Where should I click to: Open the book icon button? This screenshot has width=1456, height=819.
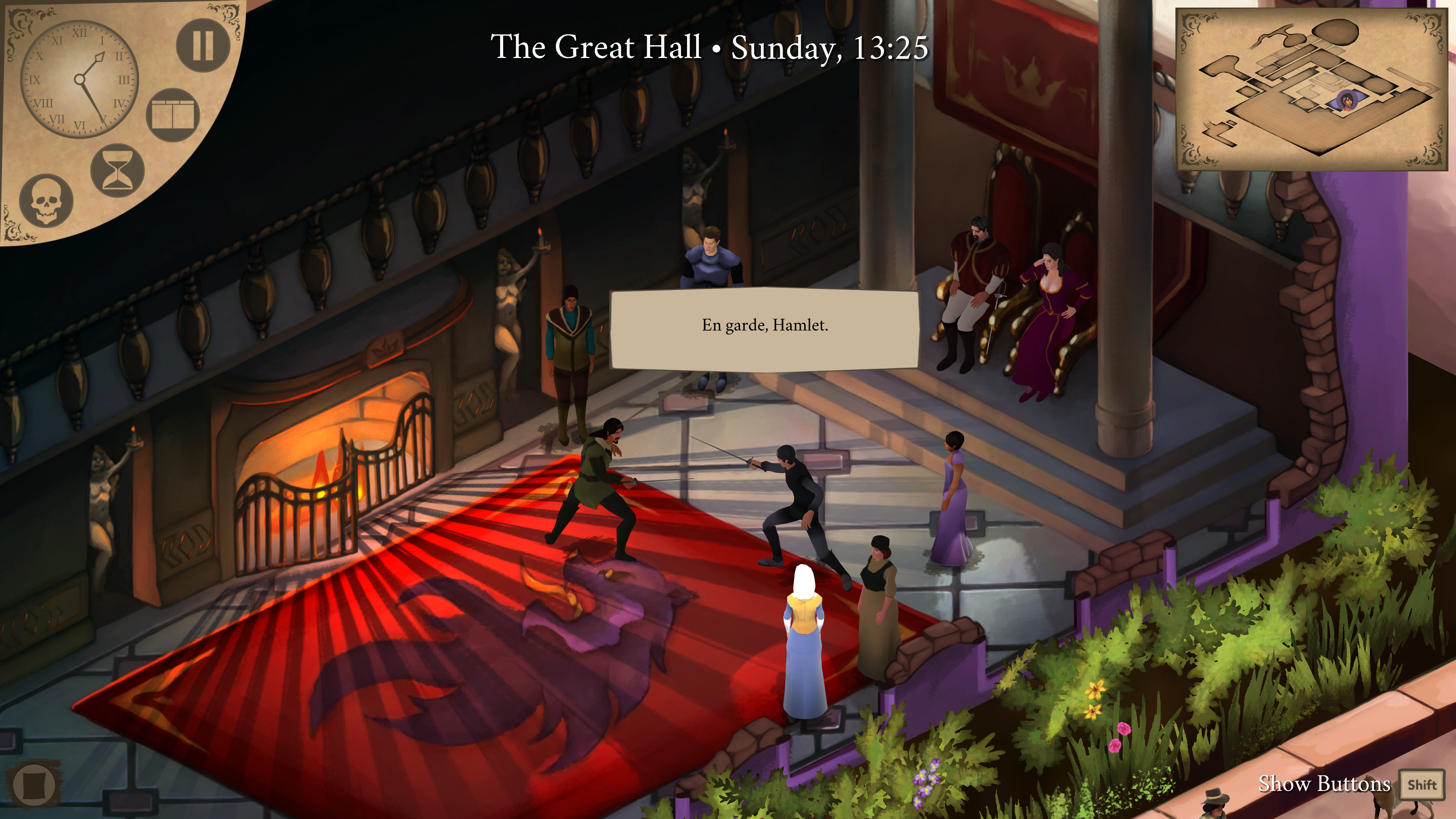tap(173, 115)
